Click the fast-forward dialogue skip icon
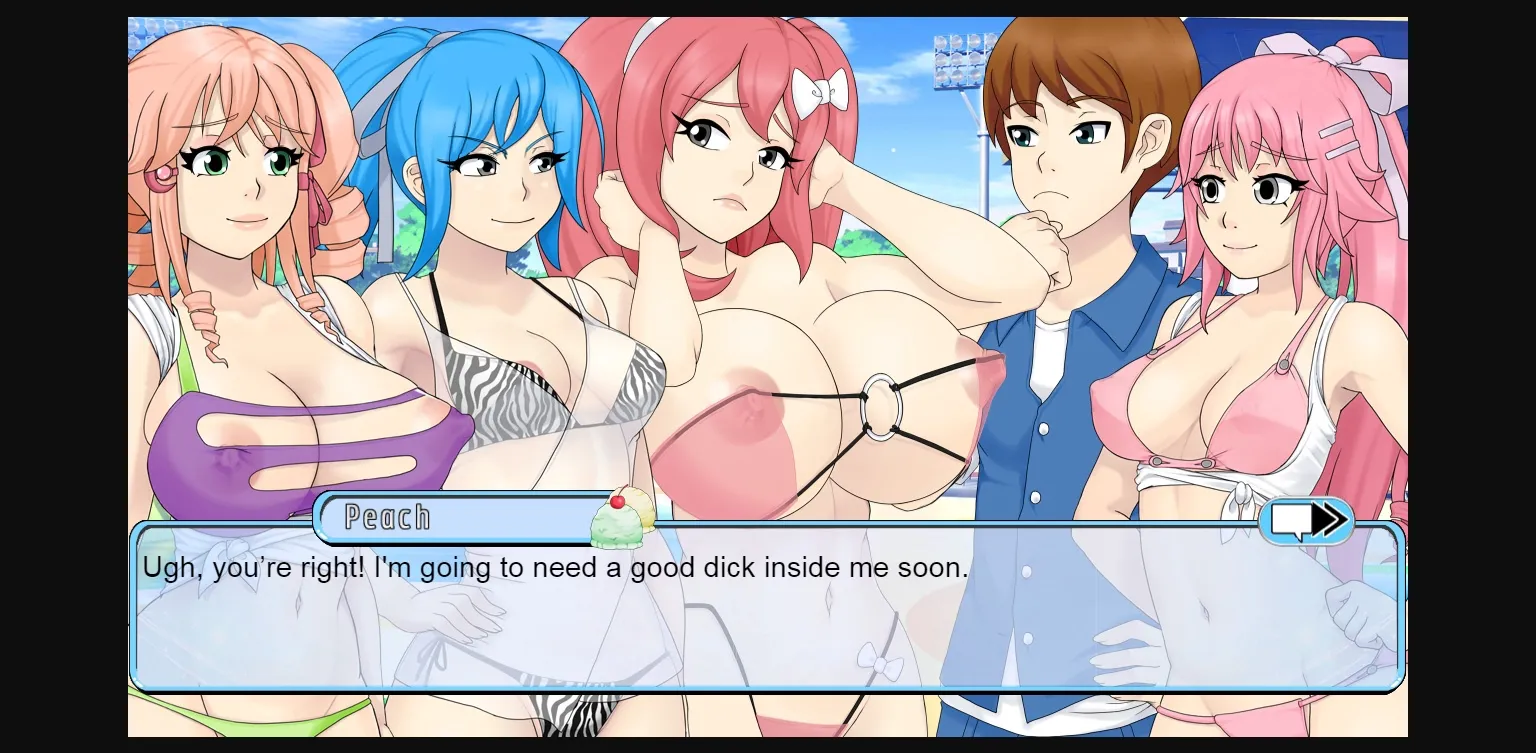Viewport: 1536px width, 753px height. click(x=1307, y=520)
